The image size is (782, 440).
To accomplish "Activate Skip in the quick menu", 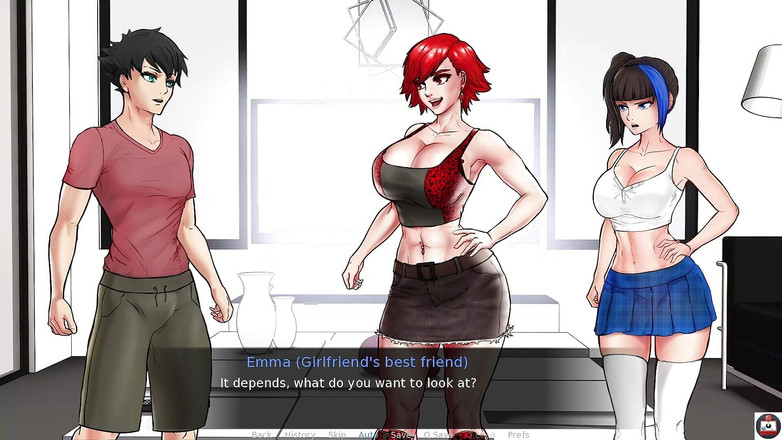I will coord(337,435).
